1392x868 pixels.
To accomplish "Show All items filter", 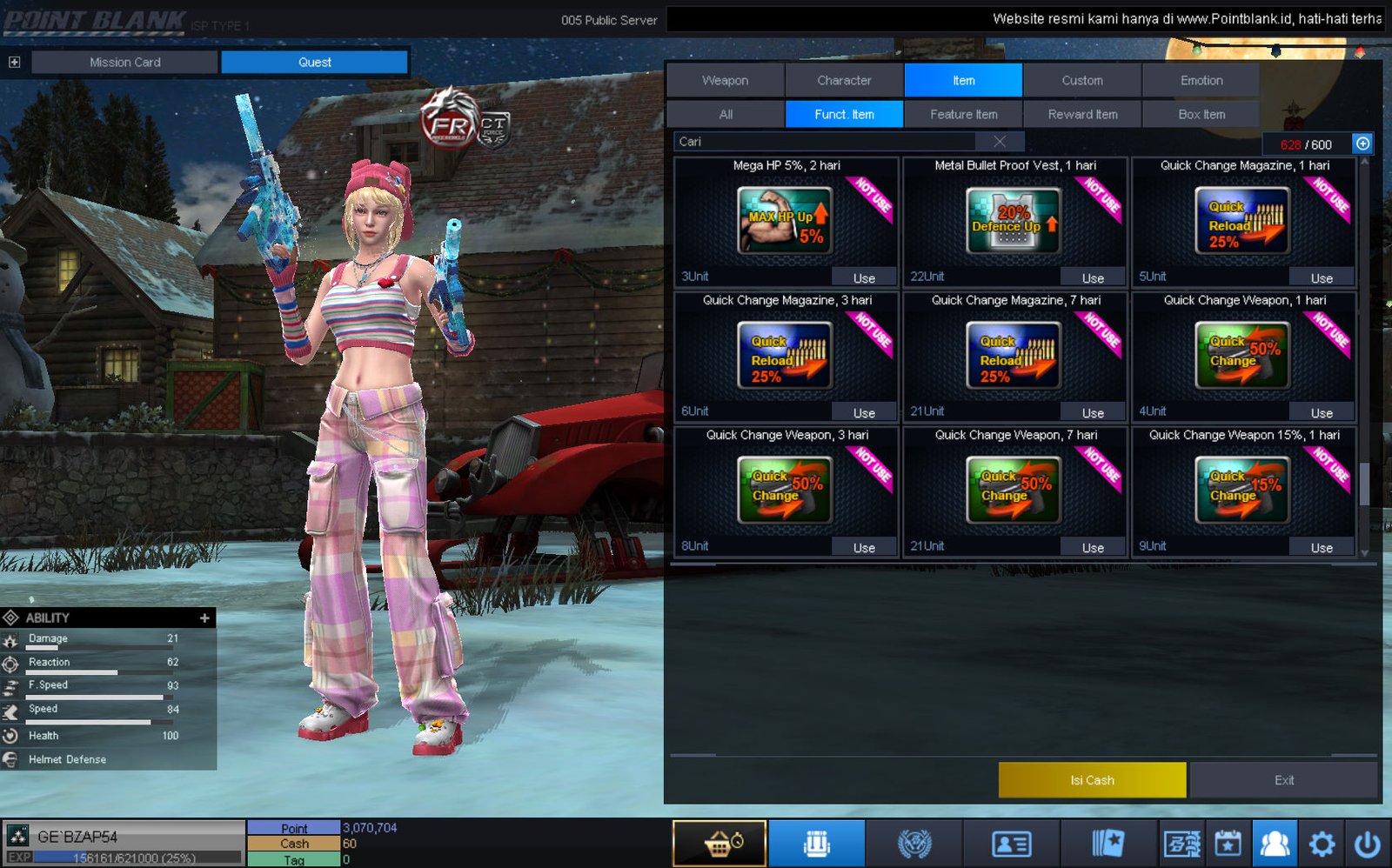I will (726, 114).
